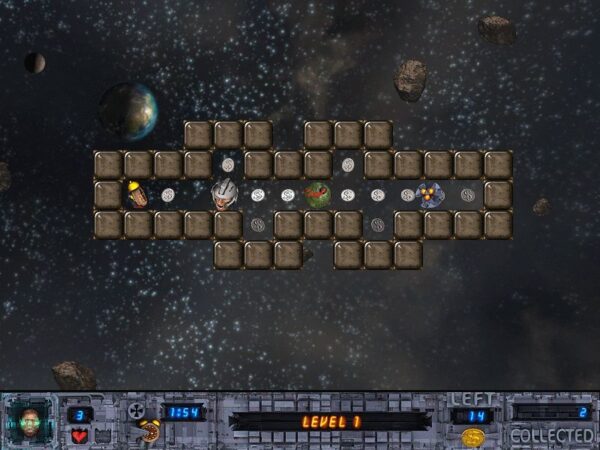
Task: Select the red heart lives icon
Action: click(x=79, y=436)
